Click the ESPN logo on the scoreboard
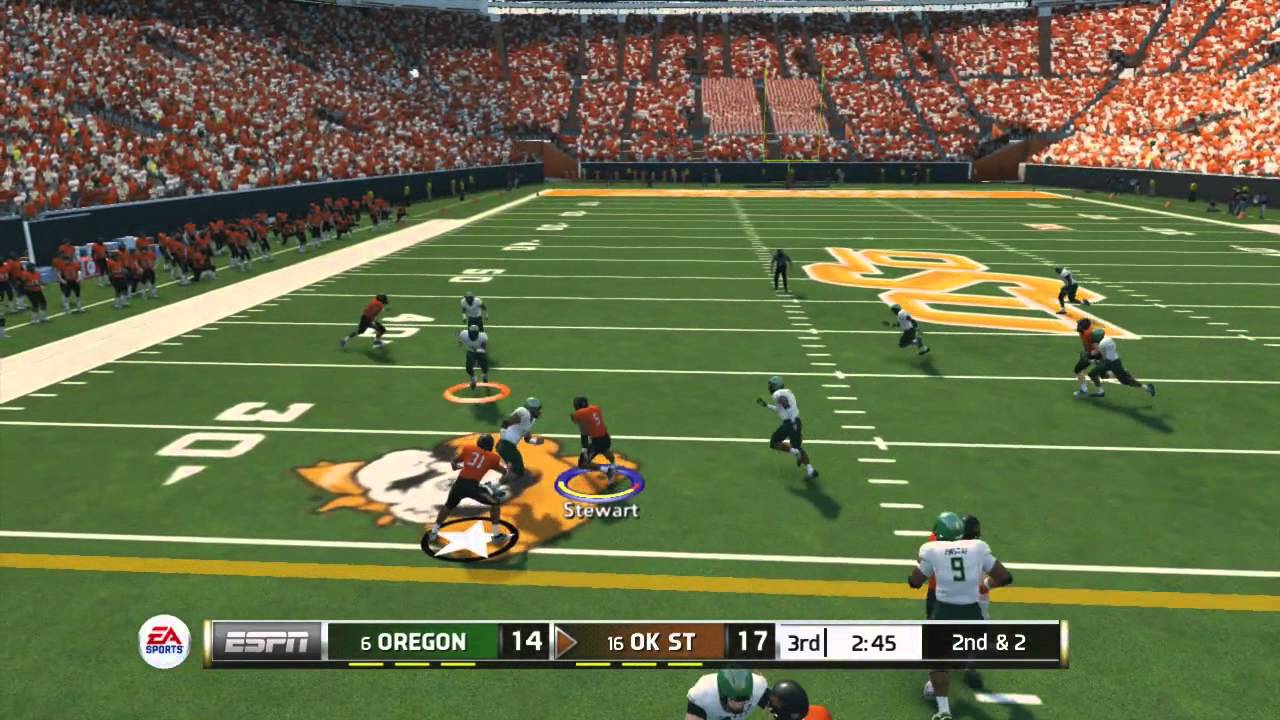The height and width of the screenshot is (720, 1280). click(x=266, y=642)
